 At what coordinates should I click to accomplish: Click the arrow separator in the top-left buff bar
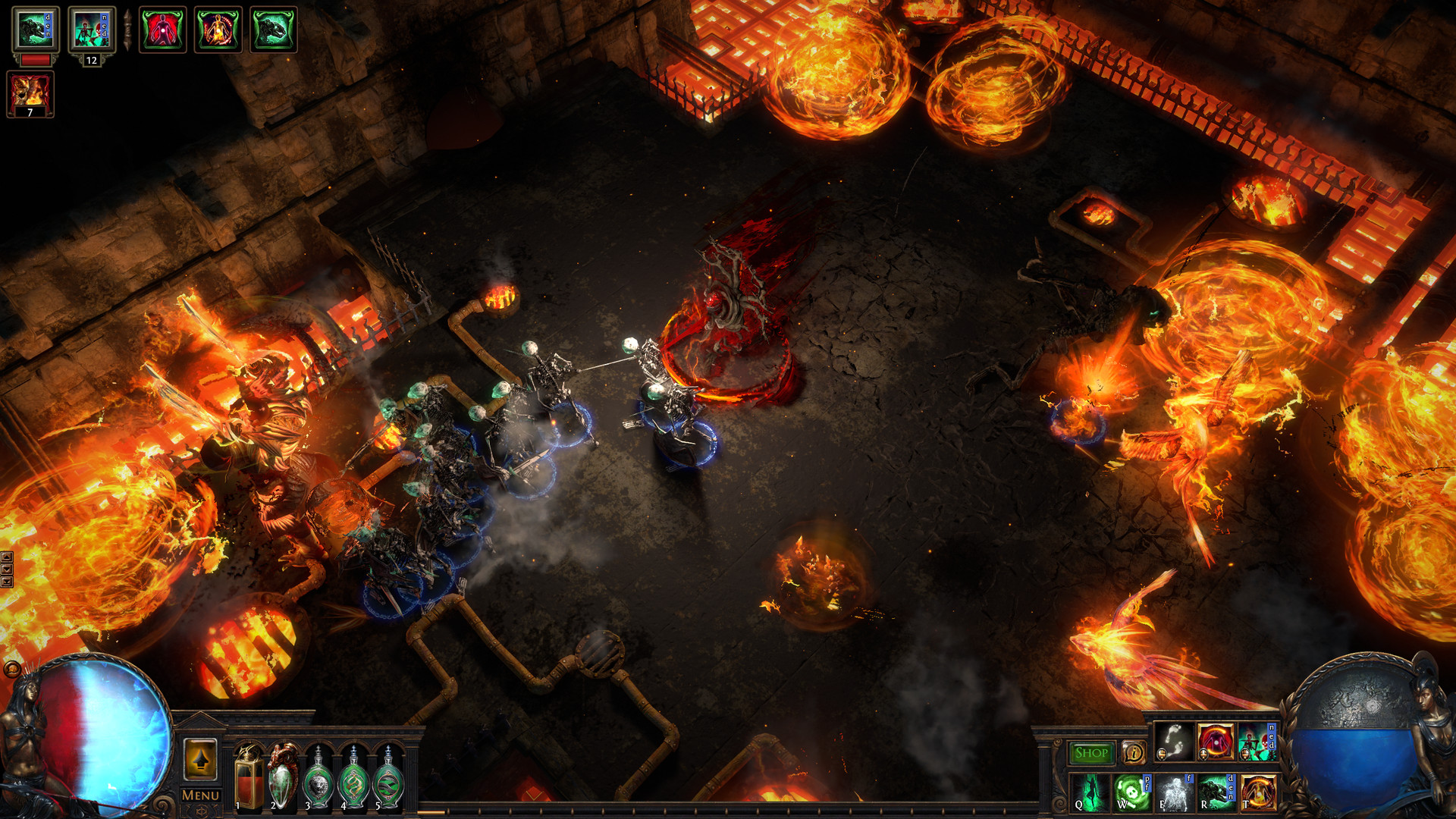coord(128,29)
